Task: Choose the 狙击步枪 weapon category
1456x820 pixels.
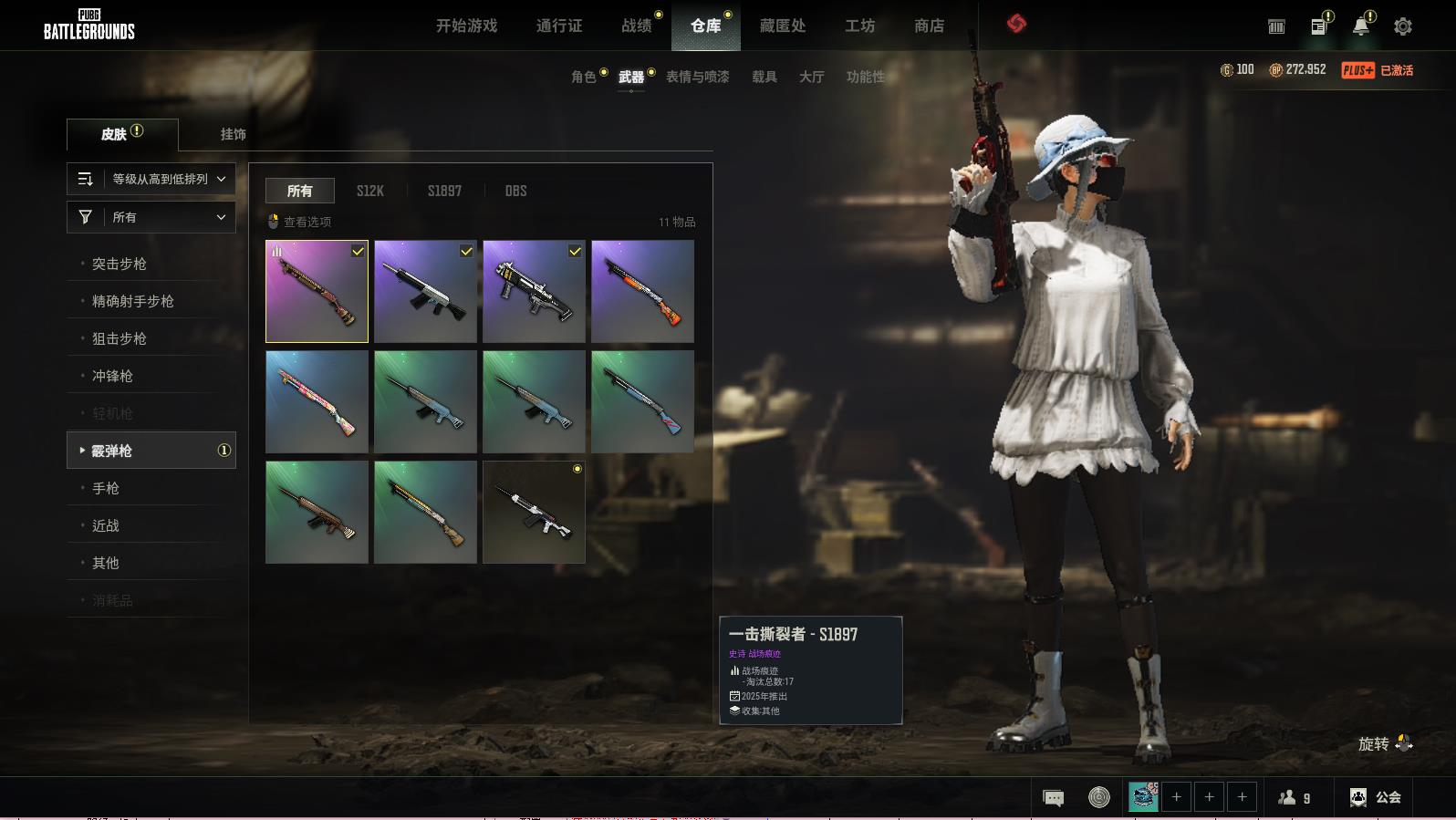Action: 120,338
